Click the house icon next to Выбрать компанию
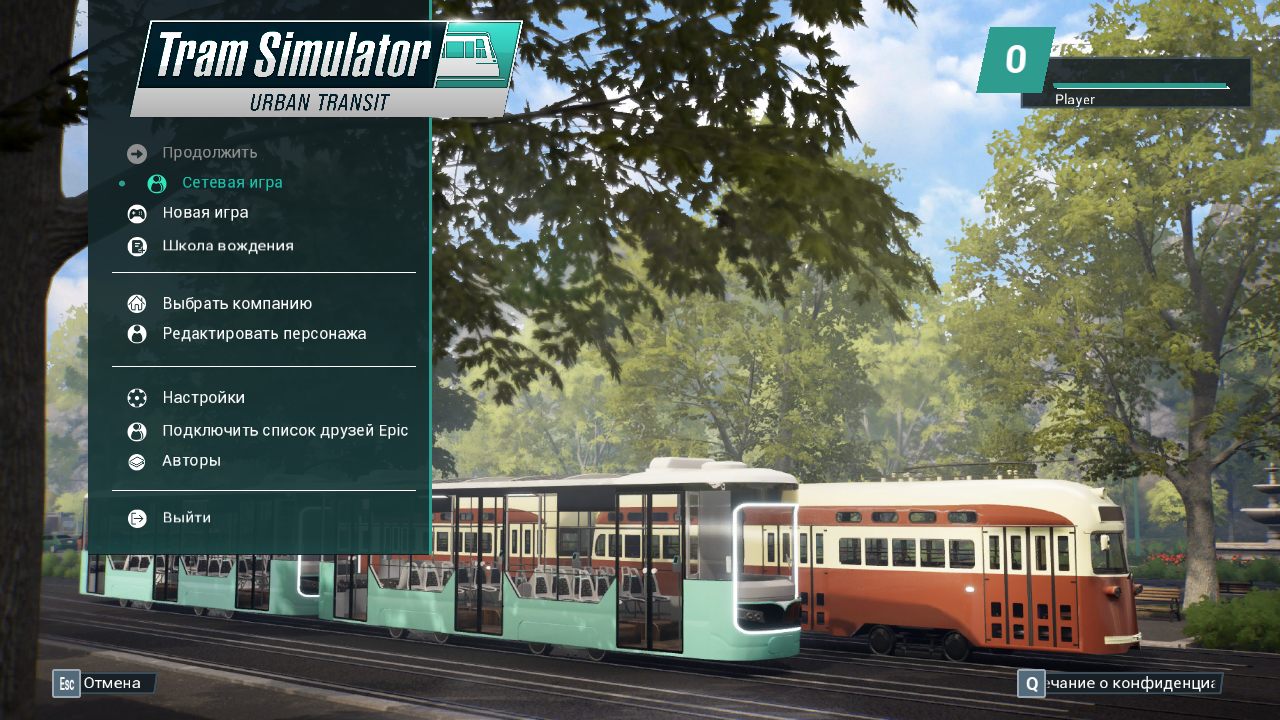This screenshot has height=720, width=1280. click(x=137, y=302)
